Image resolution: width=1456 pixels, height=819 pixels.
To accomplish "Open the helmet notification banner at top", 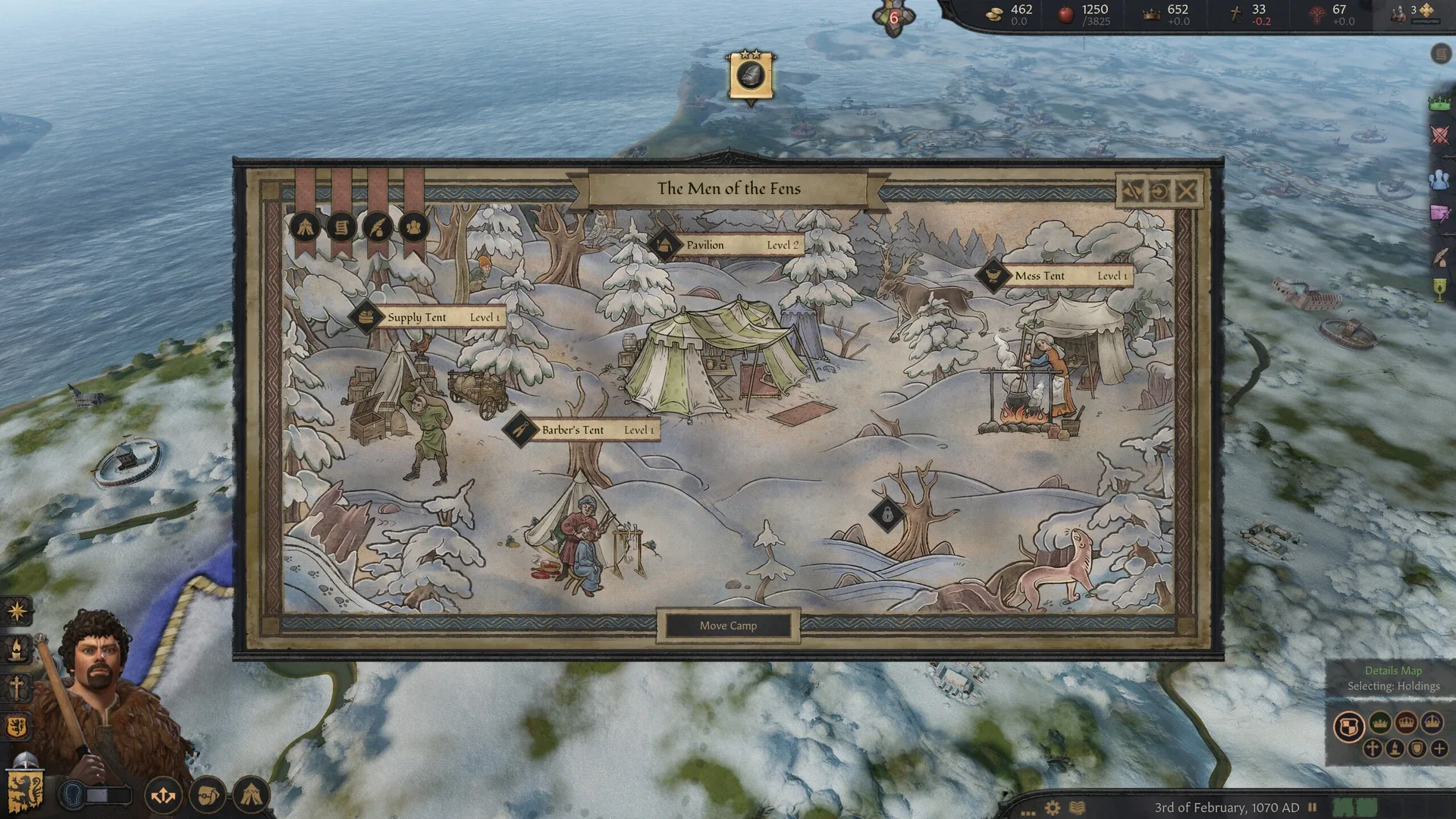I will pyautogui.click(x=751, y=76).
